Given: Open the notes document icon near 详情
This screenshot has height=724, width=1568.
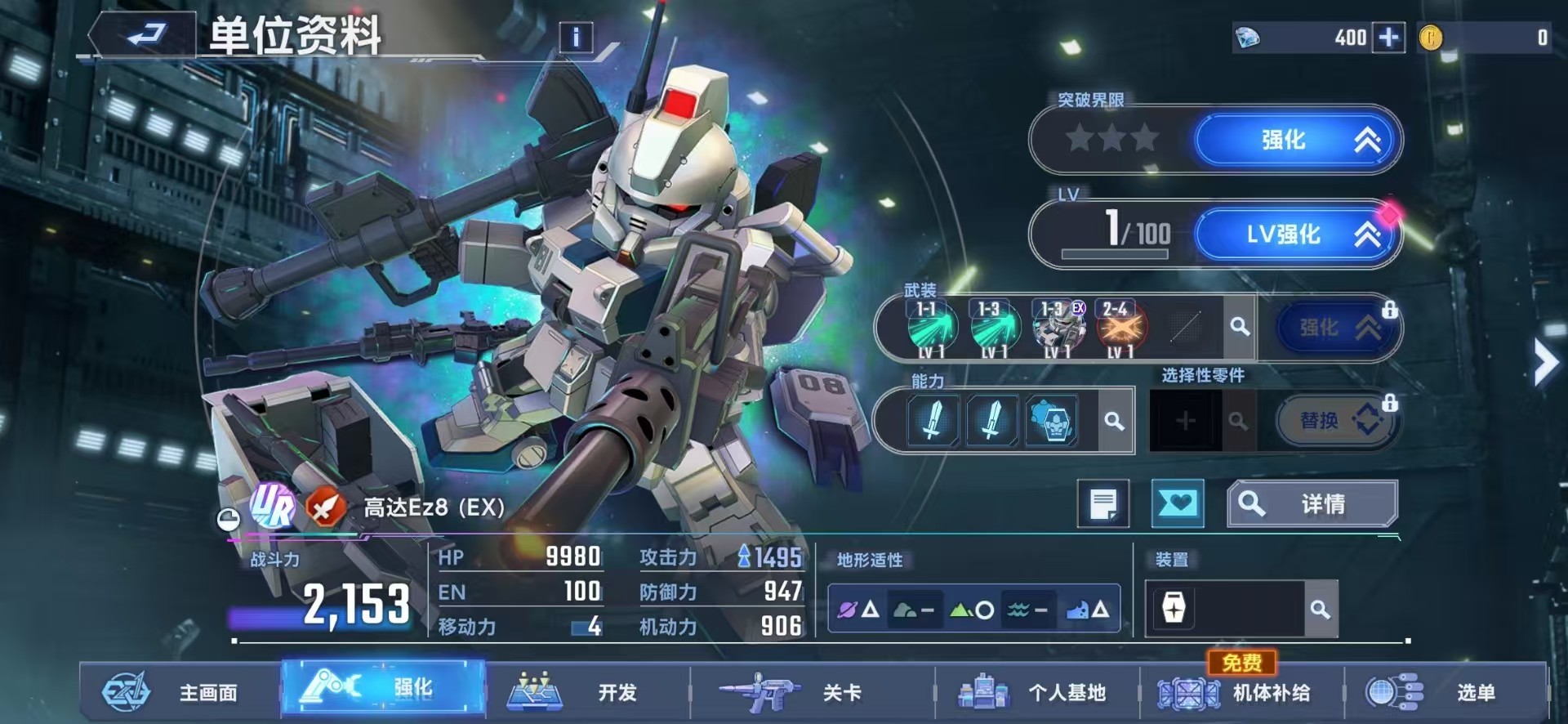Looking at the screenshot, I should [x=1102, y=503].
